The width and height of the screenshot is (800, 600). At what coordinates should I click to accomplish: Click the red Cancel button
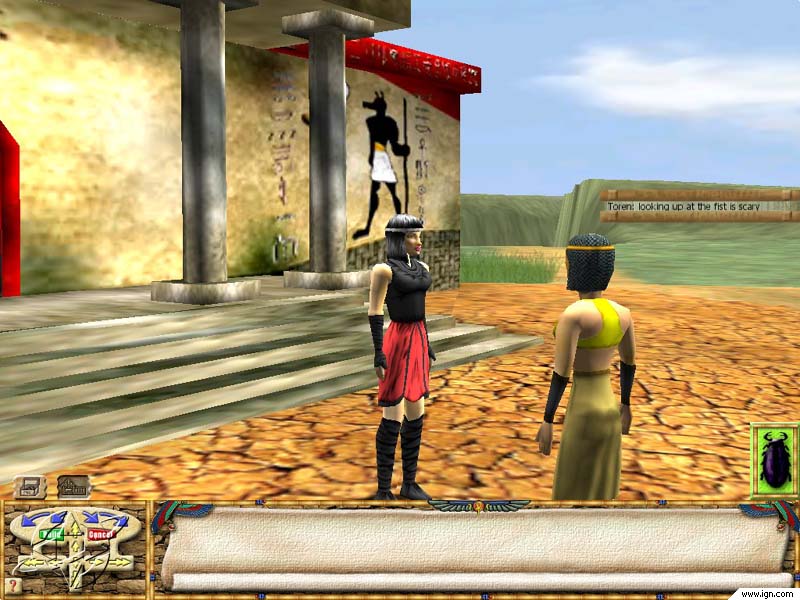click(x=100, y=534)
